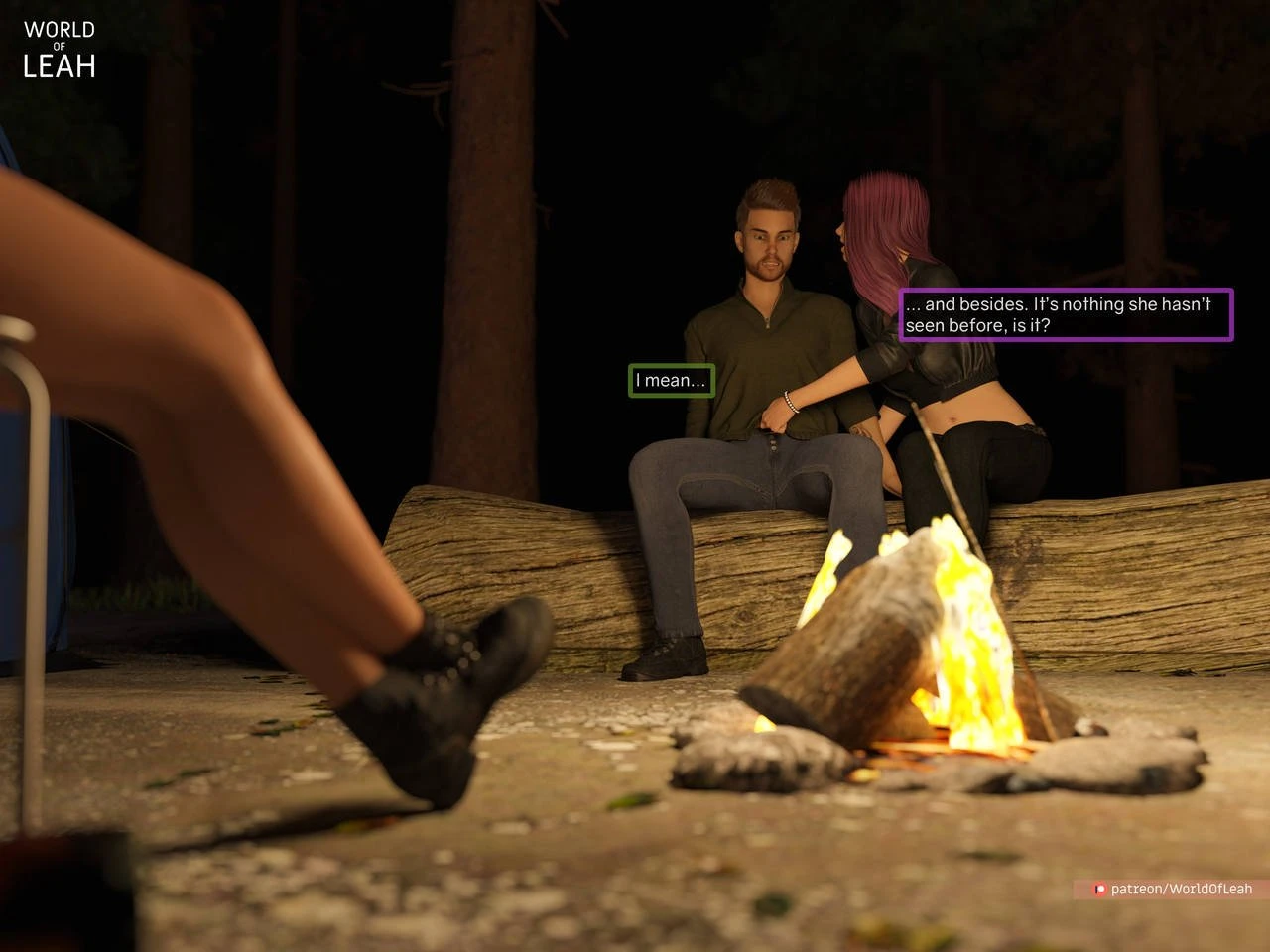Screen dimensions: 1270x952
Task: Open the patreon/WorldOfLeah link
Action: [1181, 890]
